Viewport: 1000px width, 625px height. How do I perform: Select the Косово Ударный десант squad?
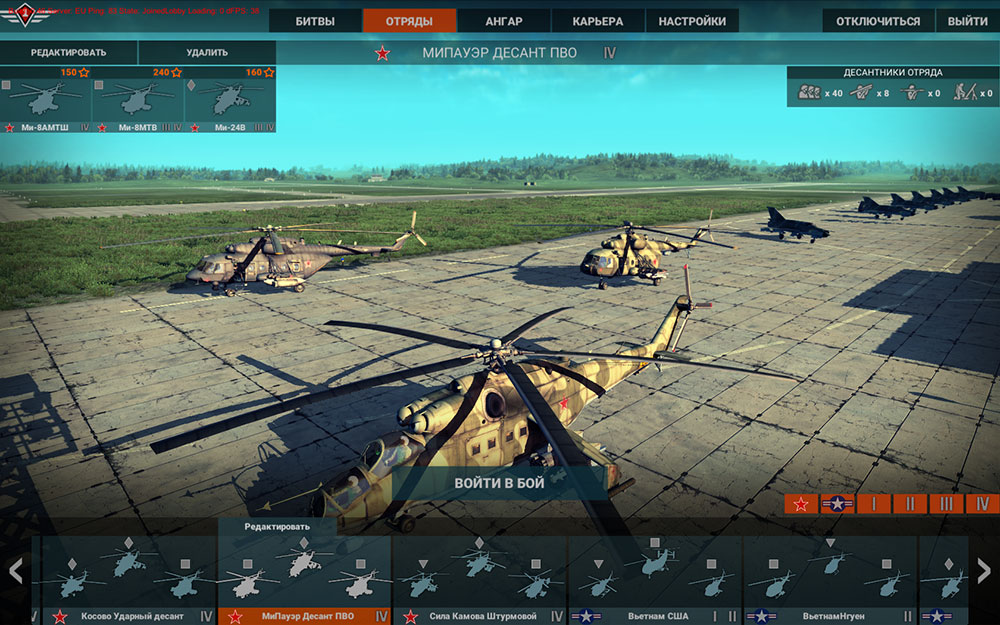click(x=130, y=580)
